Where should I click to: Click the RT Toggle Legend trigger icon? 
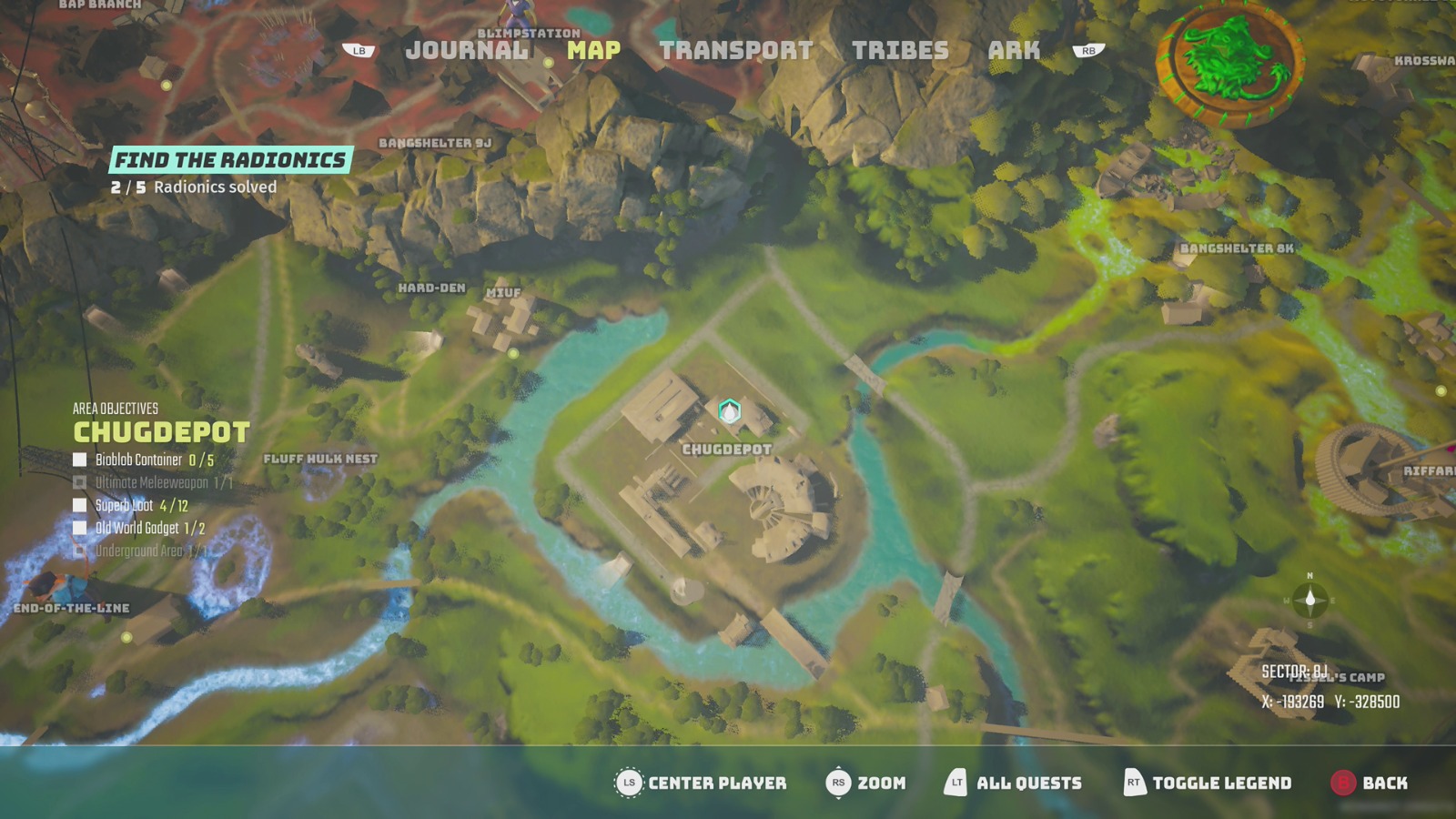click(1134, 782)
